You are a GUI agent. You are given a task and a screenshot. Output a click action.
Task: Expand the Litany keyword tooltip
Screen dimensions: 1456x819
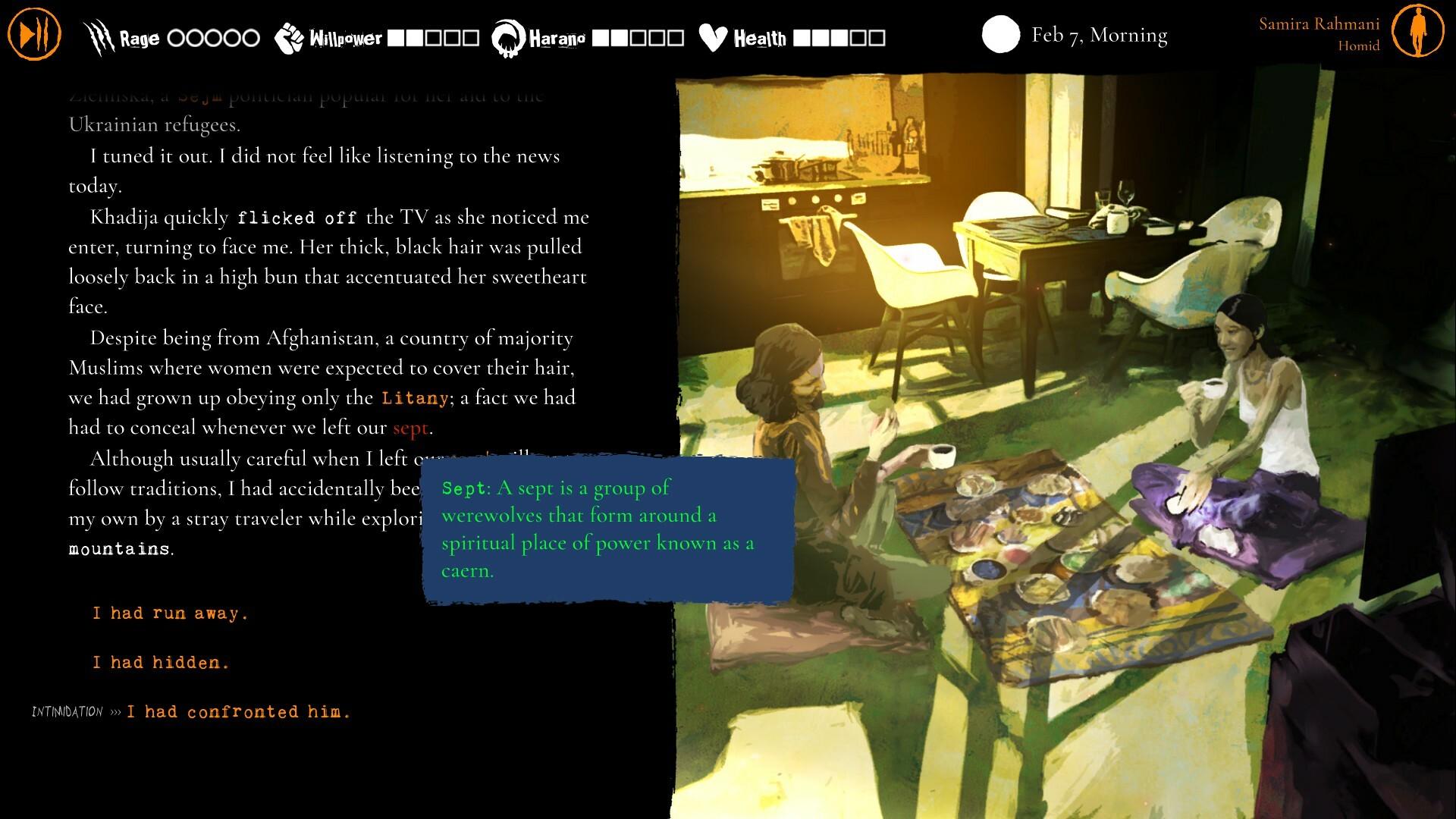click(413, 397)
